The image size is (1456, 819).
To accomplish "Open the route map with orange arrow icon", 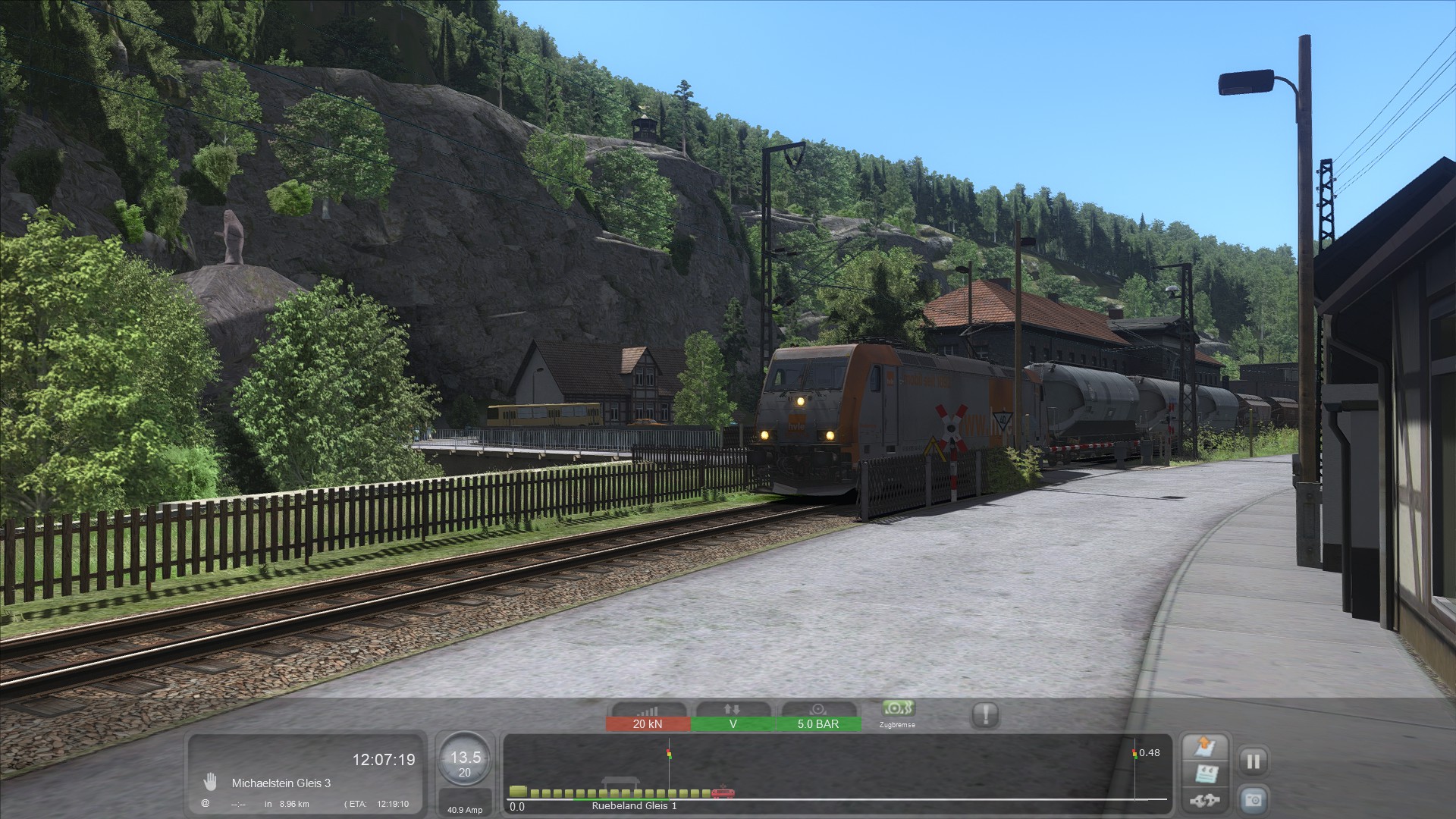I will (x=1205, y=748).
